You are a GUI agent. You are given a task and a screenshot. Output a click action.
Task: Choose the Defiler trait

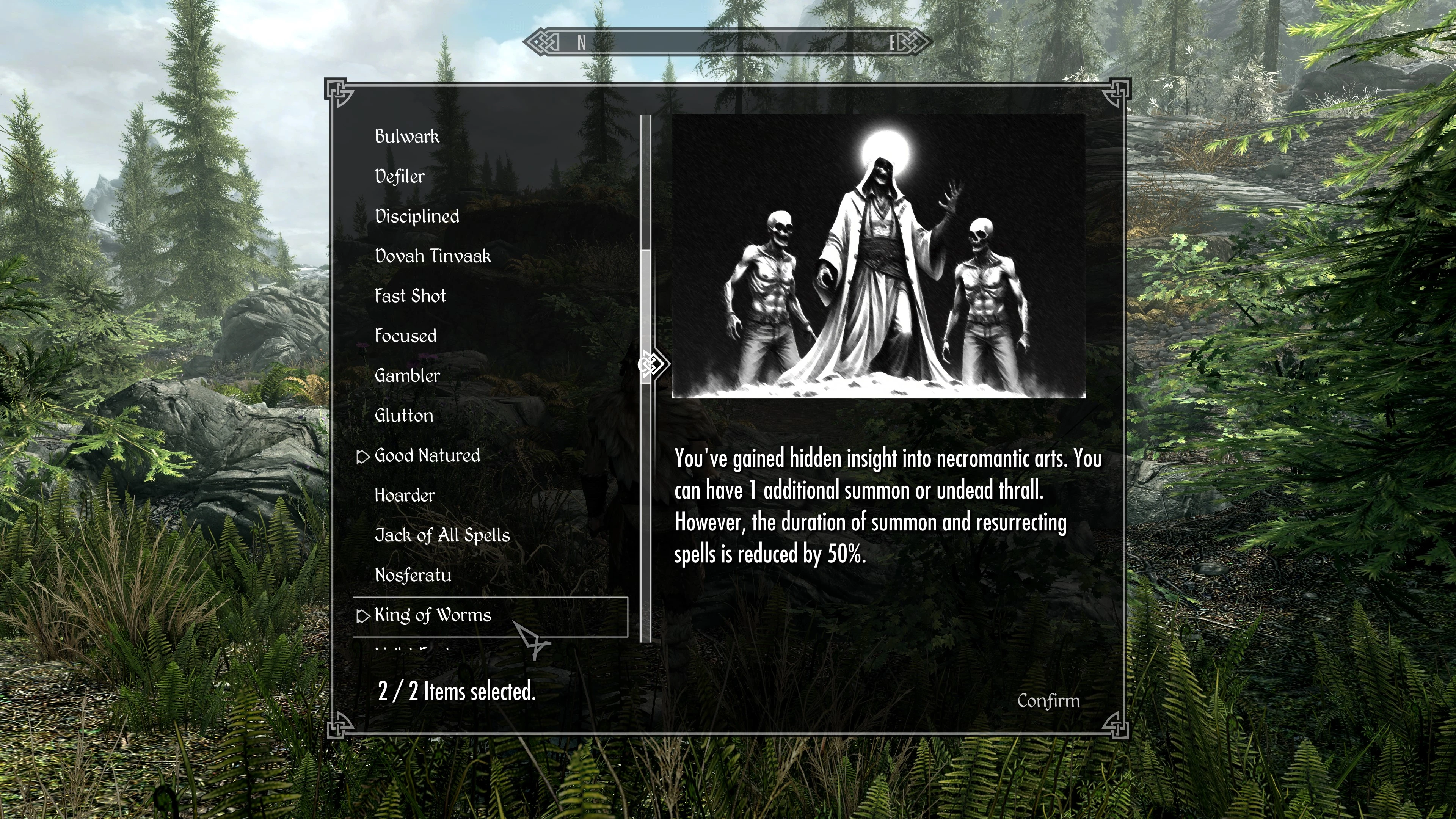coord(400,176)
